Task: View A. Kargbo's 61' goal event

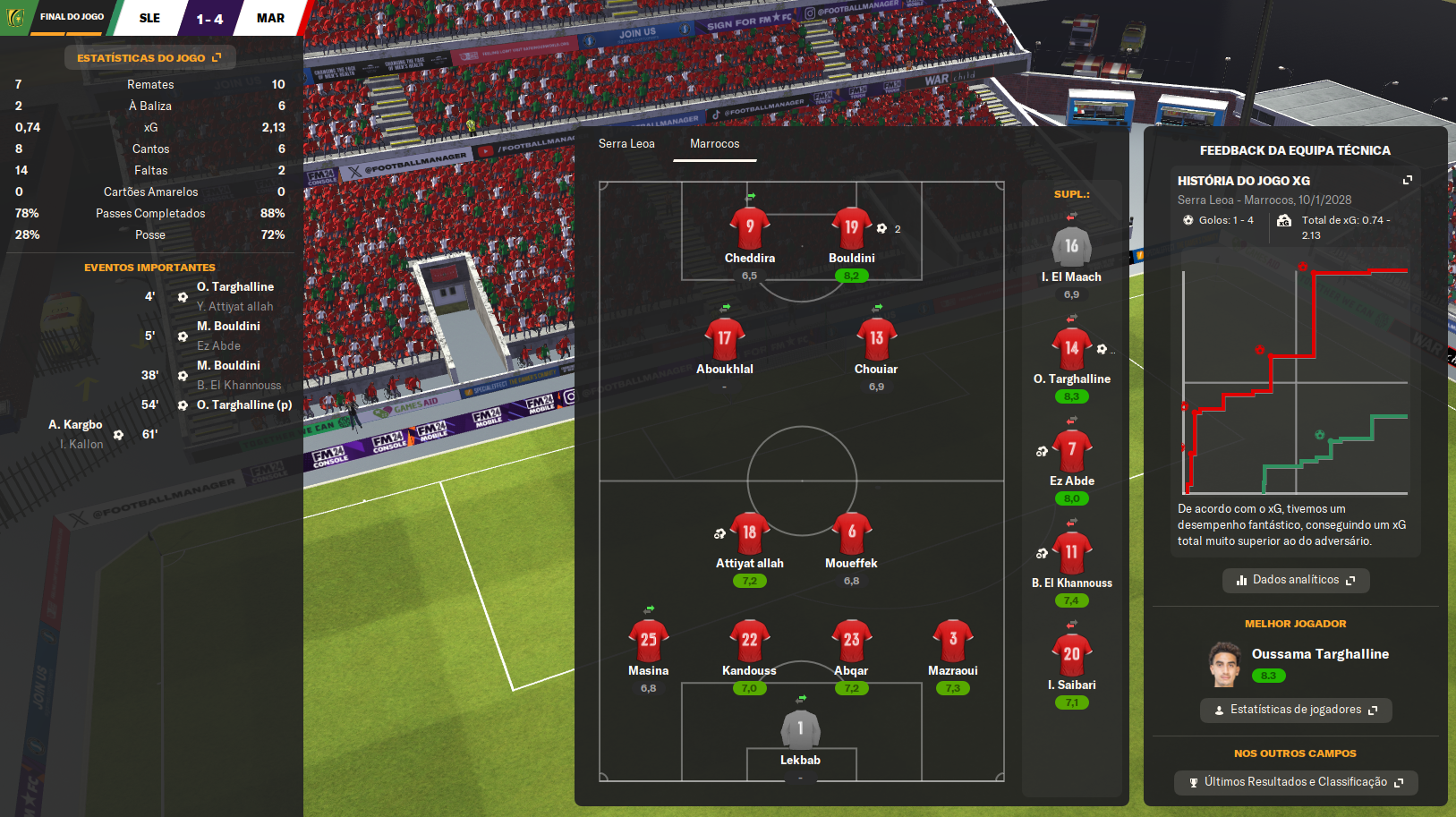Action: click(x=76, y=425)
